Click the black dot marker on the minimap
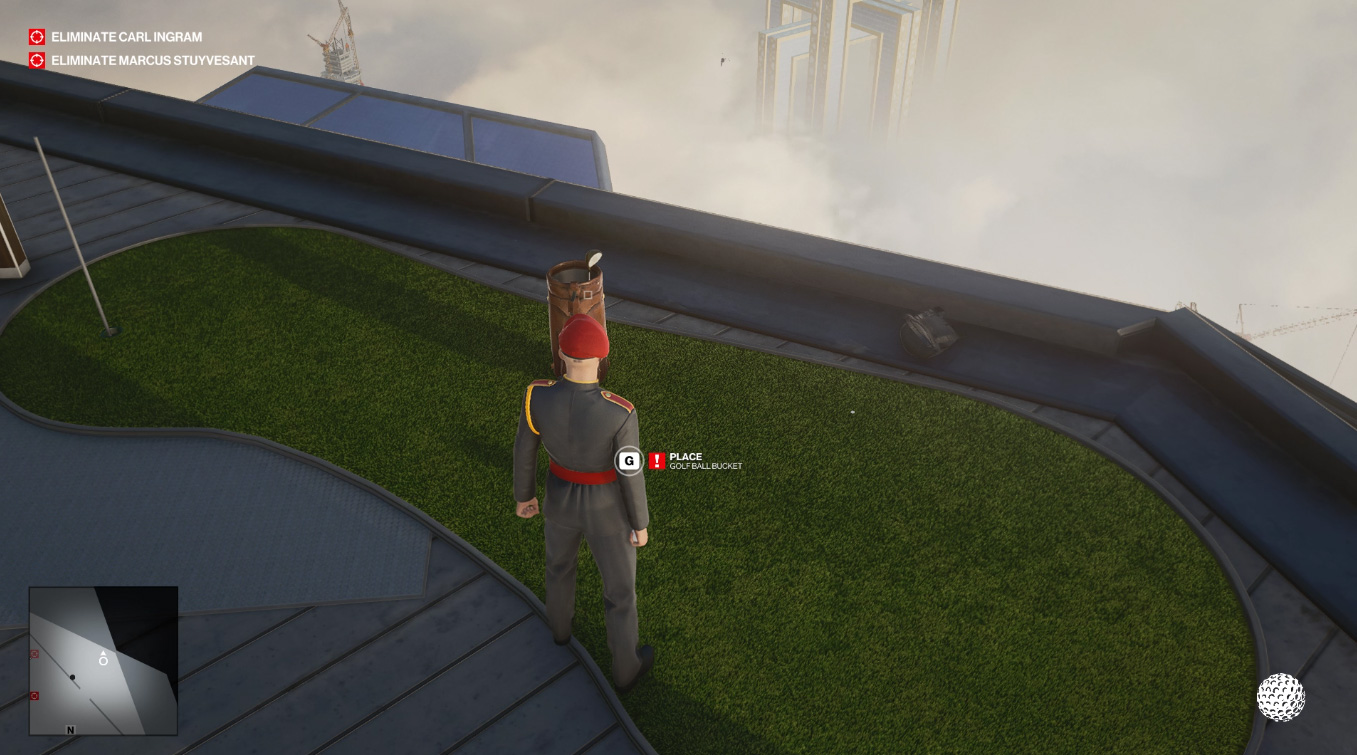 coord(73,676)
